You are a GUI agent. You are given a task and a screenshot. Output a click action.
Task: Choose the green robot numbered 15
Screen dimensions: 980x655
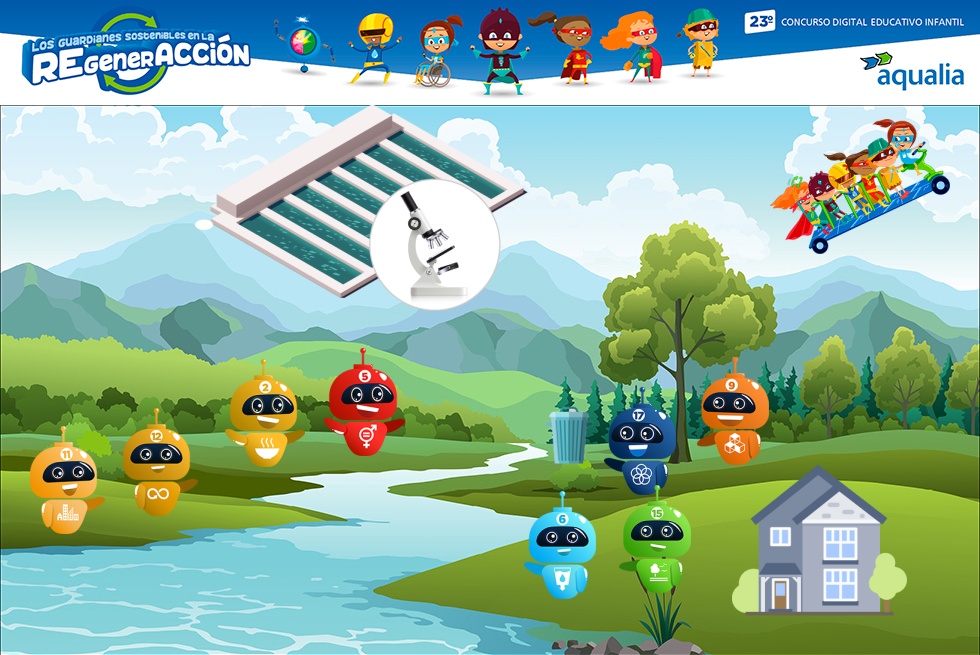[656, 541]
